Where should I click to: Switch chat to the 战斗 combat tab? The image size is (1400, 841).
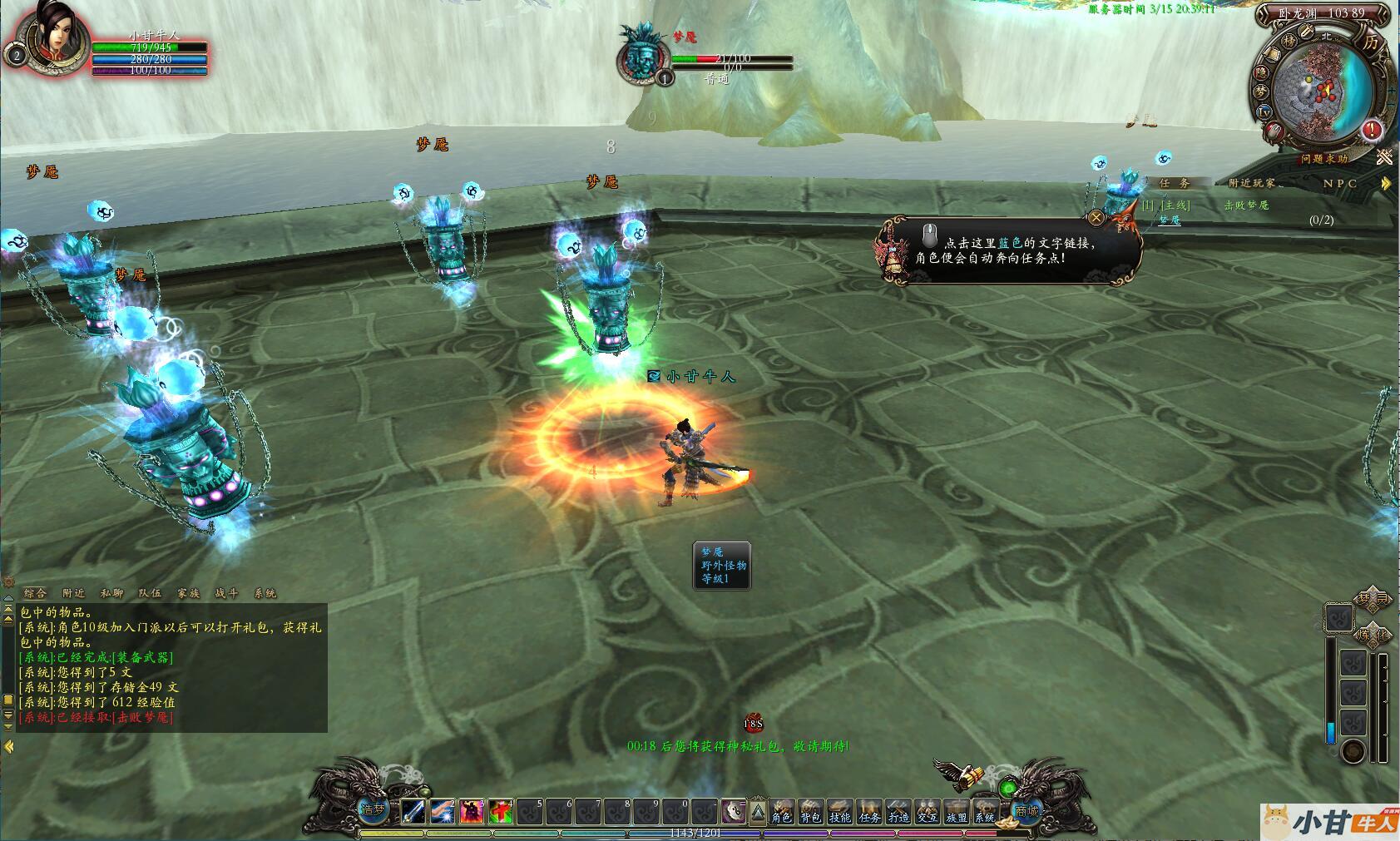coord(226,593)
